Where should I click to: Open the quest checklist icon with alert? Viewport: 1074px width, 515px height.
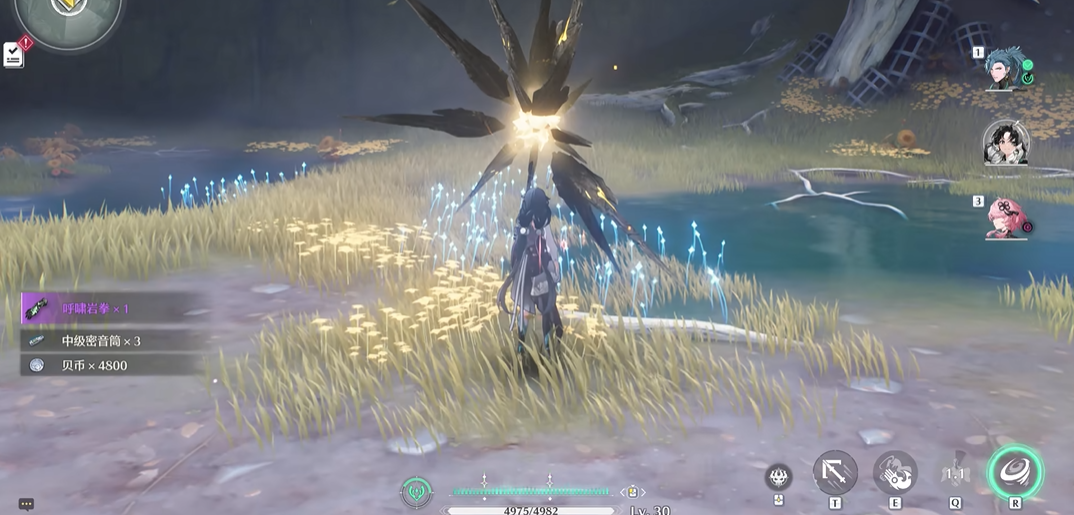tap(13, 54)
